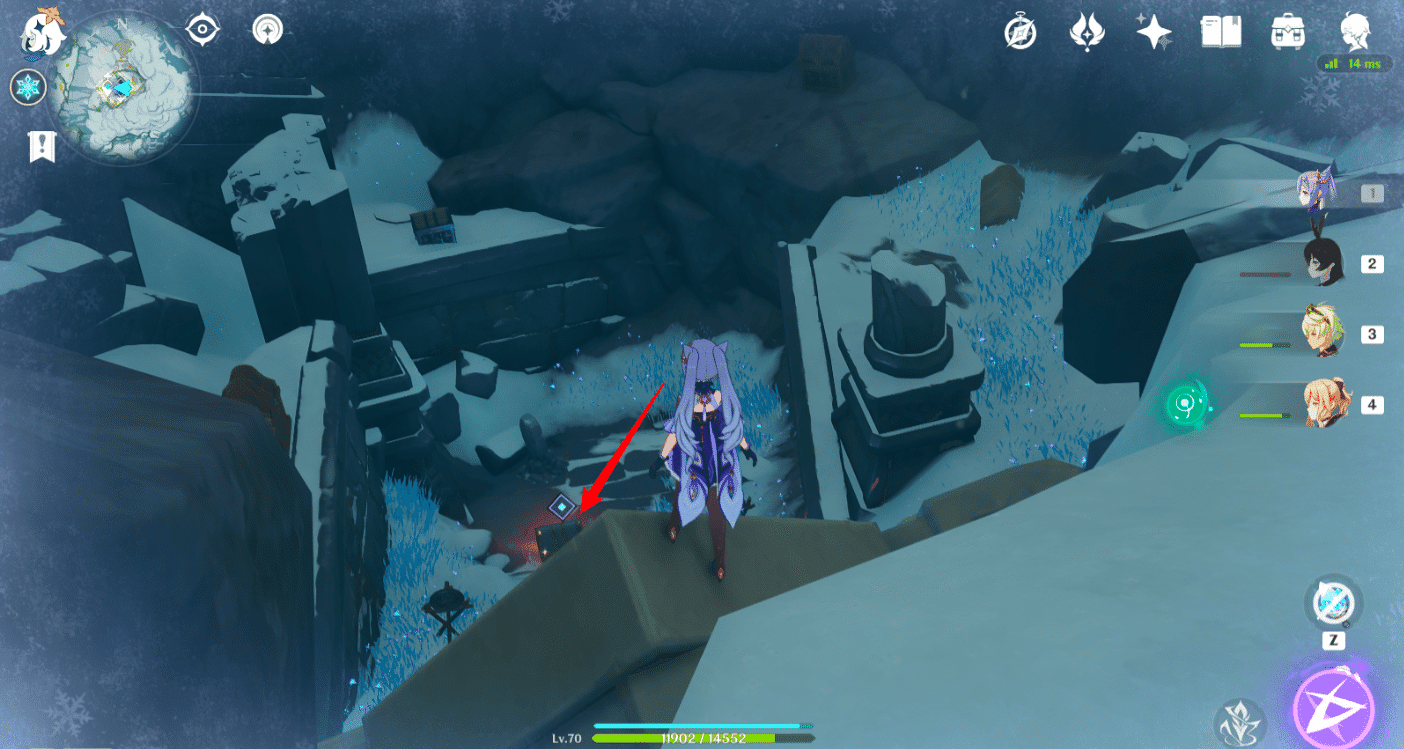Toggle the eye-shaped quest navigation icon

pos(203,30)
